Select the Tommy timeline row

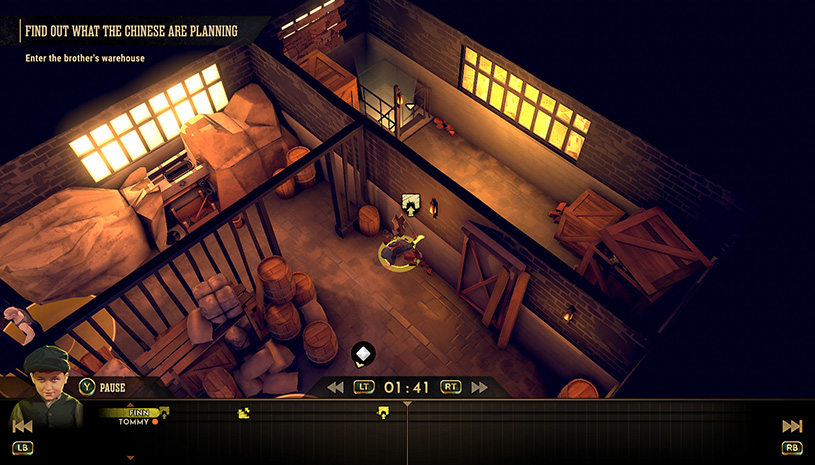(135, 422)
